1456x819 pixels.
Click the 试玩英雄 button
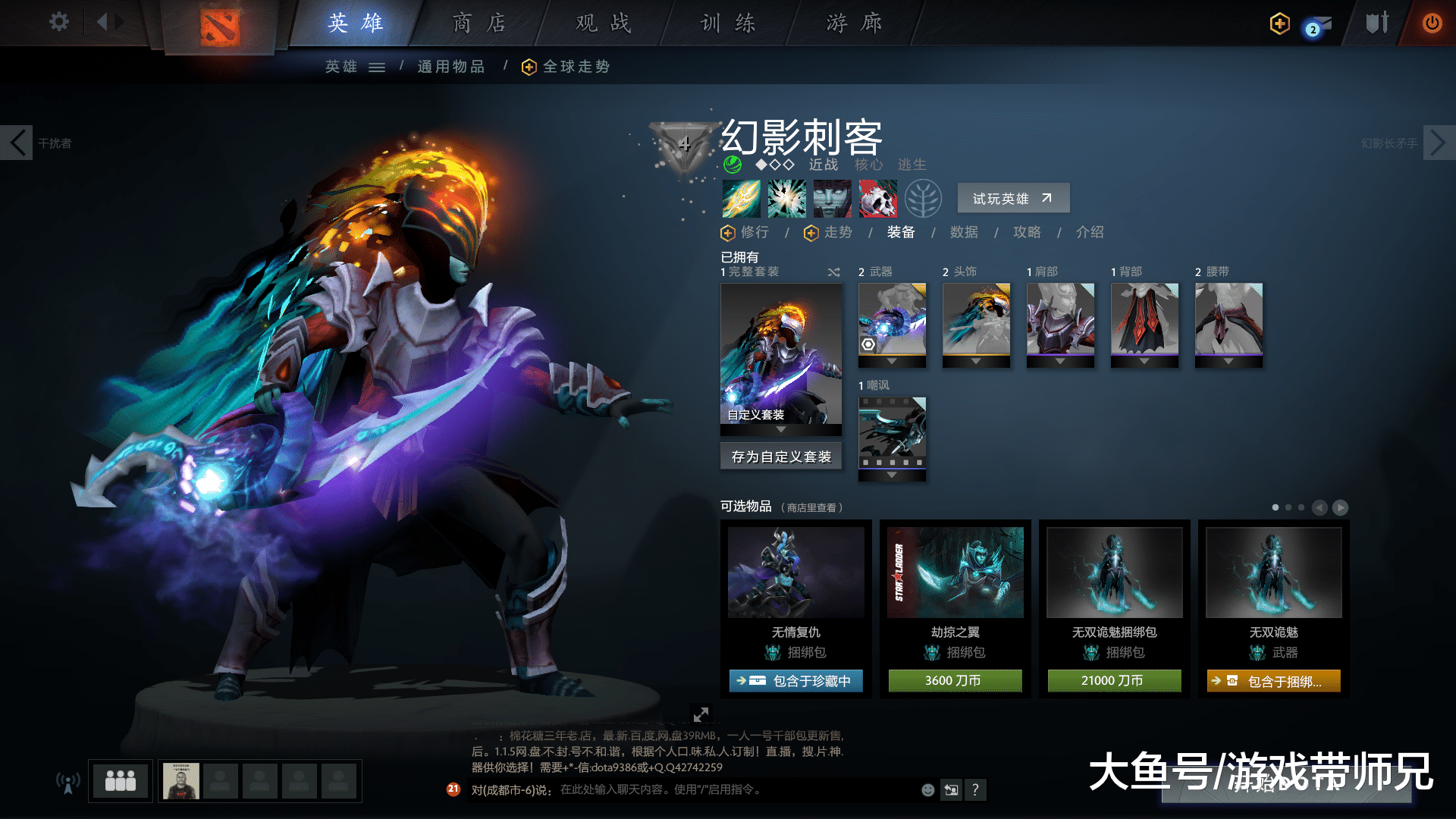pos(1013,198)
